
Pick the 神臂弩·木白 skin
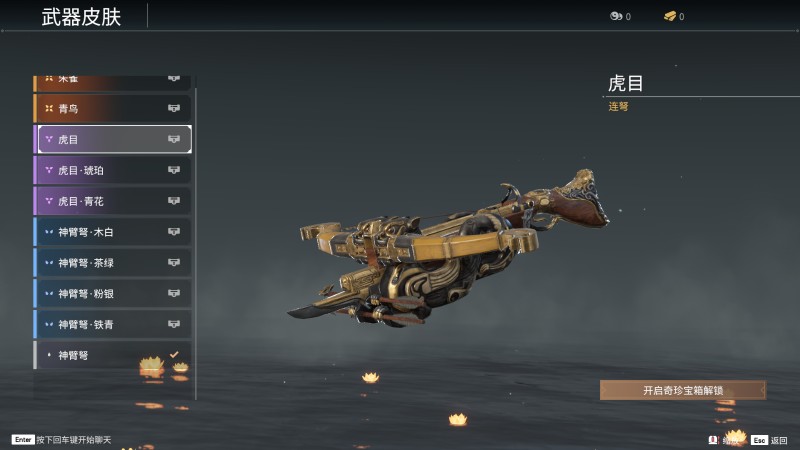112,232
